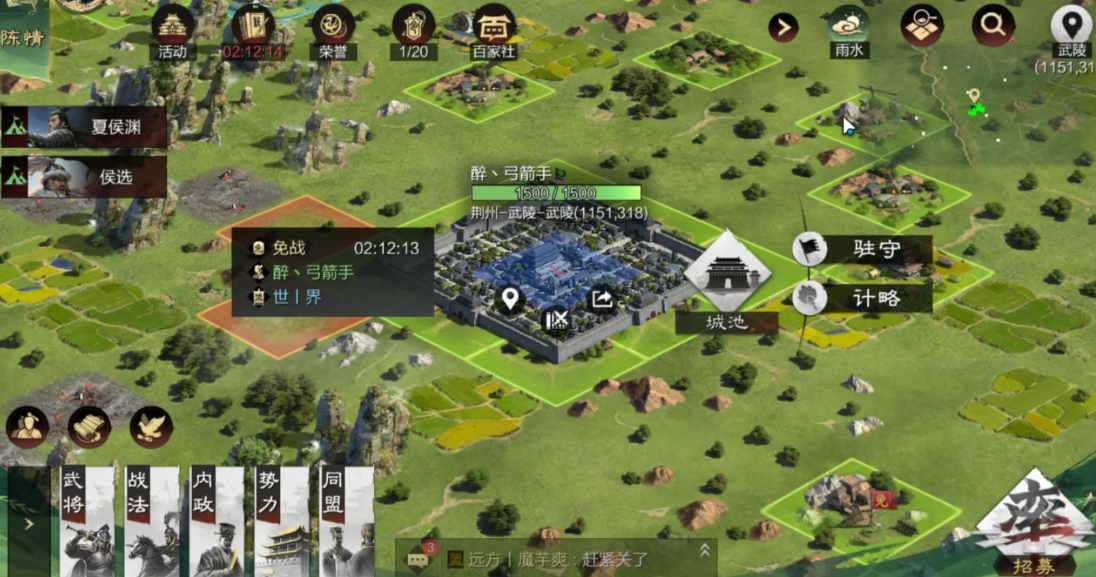The height and width of the screenshot is (577, 1096).
Task: Open the 百家社 icon
Action: point(493,28)
